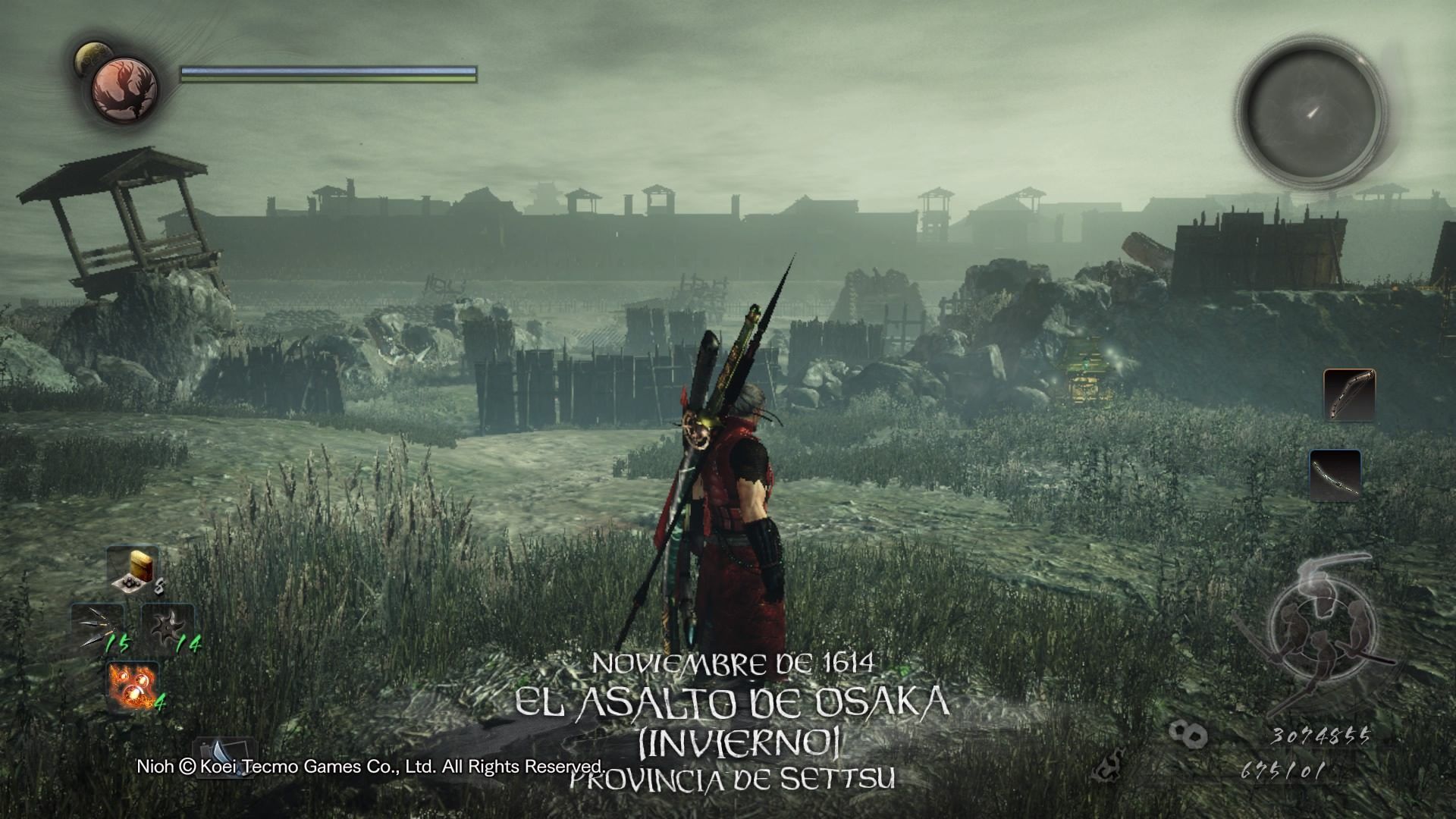The height and width of the screenshot is (819, 1456).
Task: Select the sword melee weapon slot
Action: tap(1335, 475)
